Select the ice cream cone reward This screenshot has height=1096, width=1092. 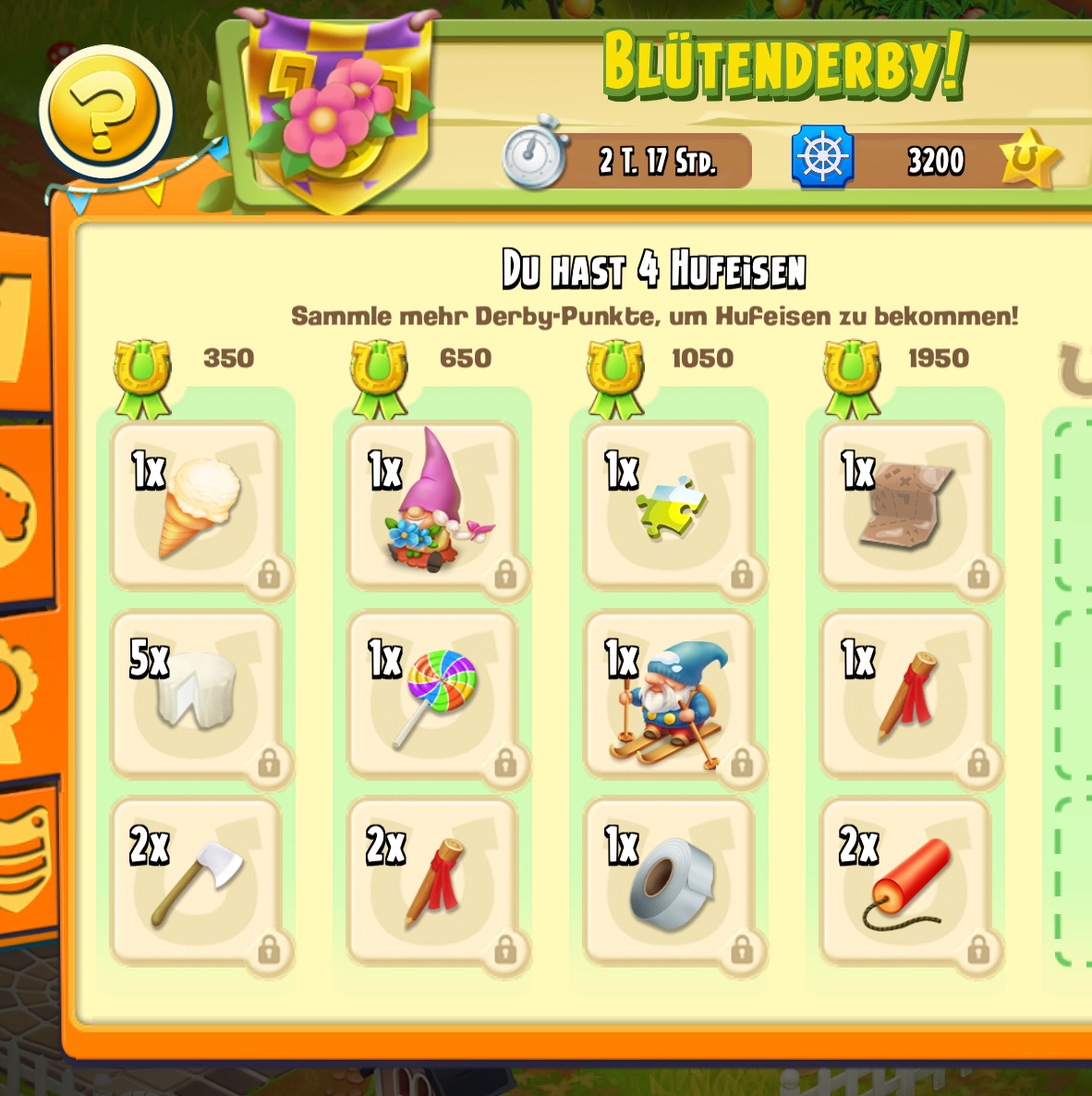point(196,505)
